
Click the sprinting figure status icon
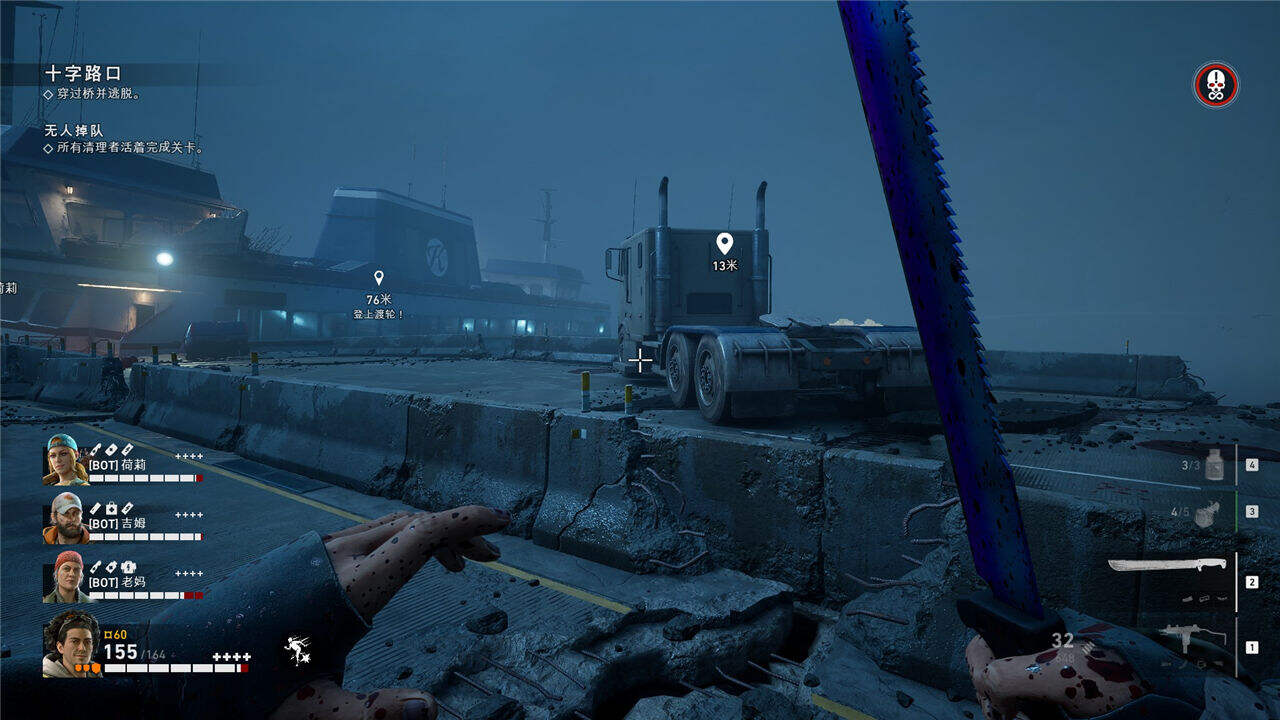[x=297, y=651]
